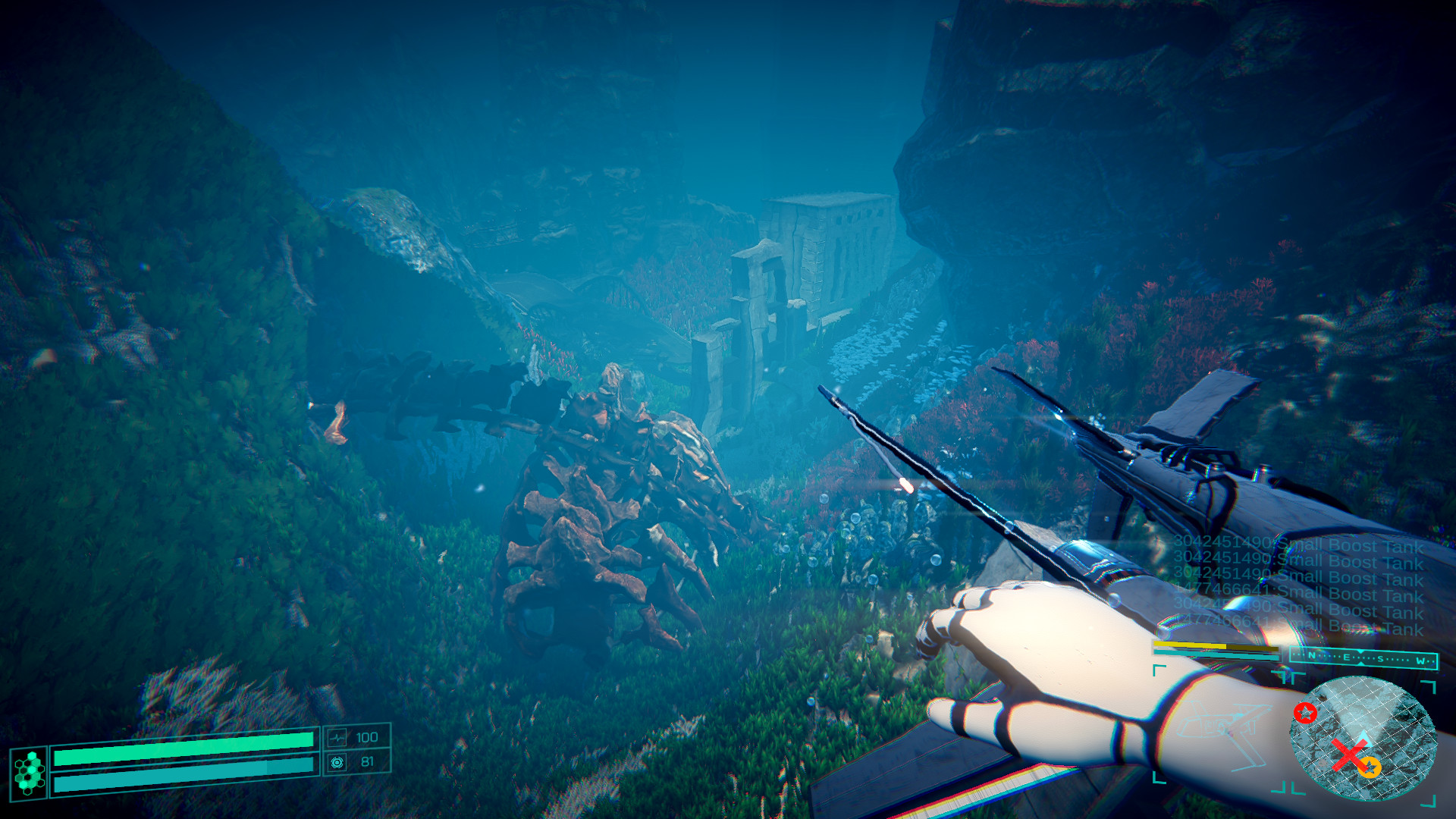Click the heartbeat health icon
The height and width of the screenshot is (819, 1456).
tap(337, 737)
